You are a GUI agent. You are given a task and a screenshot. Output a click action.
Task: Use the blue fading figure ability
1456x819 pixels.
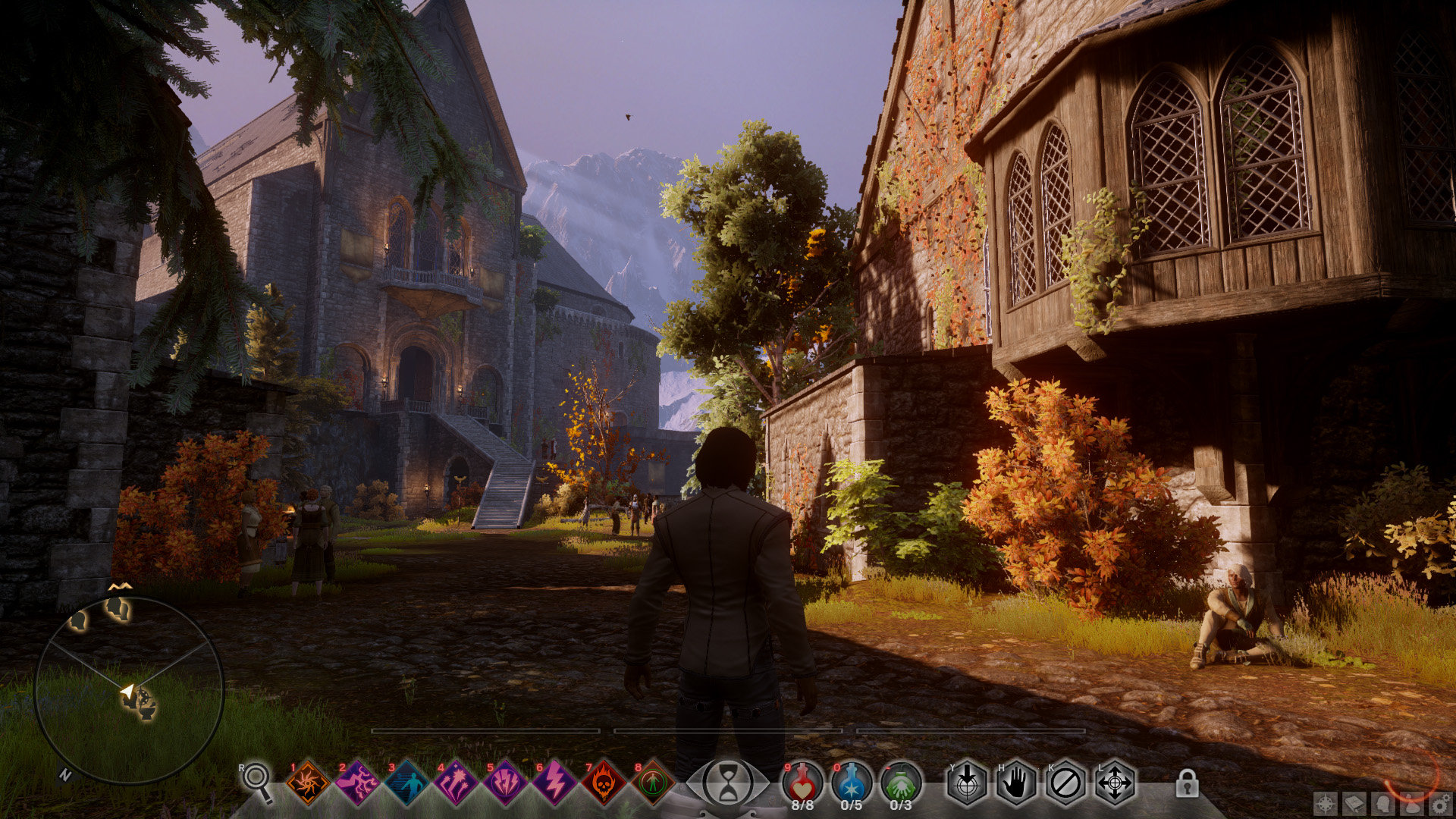(406, 783)
